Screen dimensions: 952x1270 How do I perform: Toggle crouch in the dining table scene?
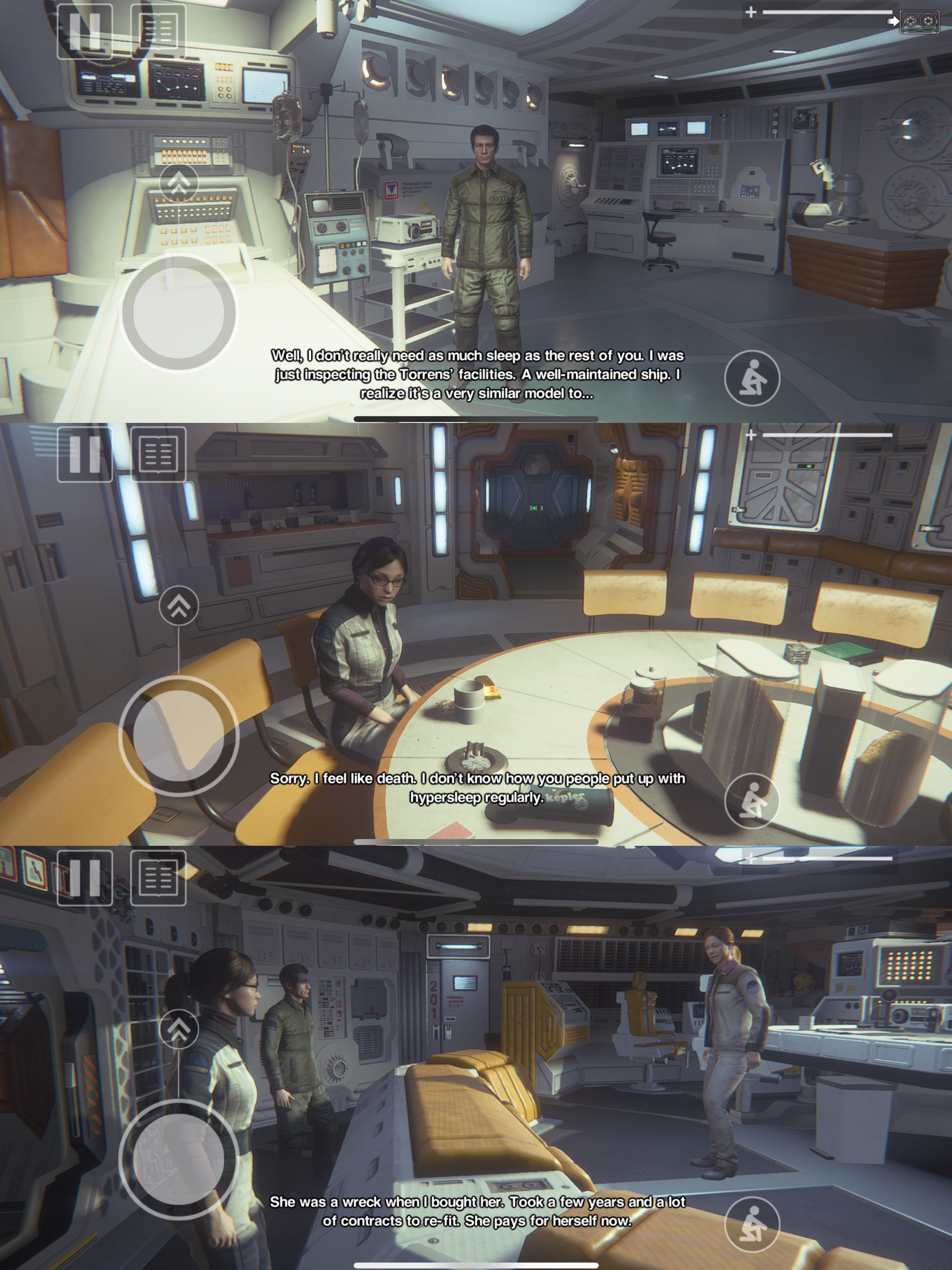752,801
